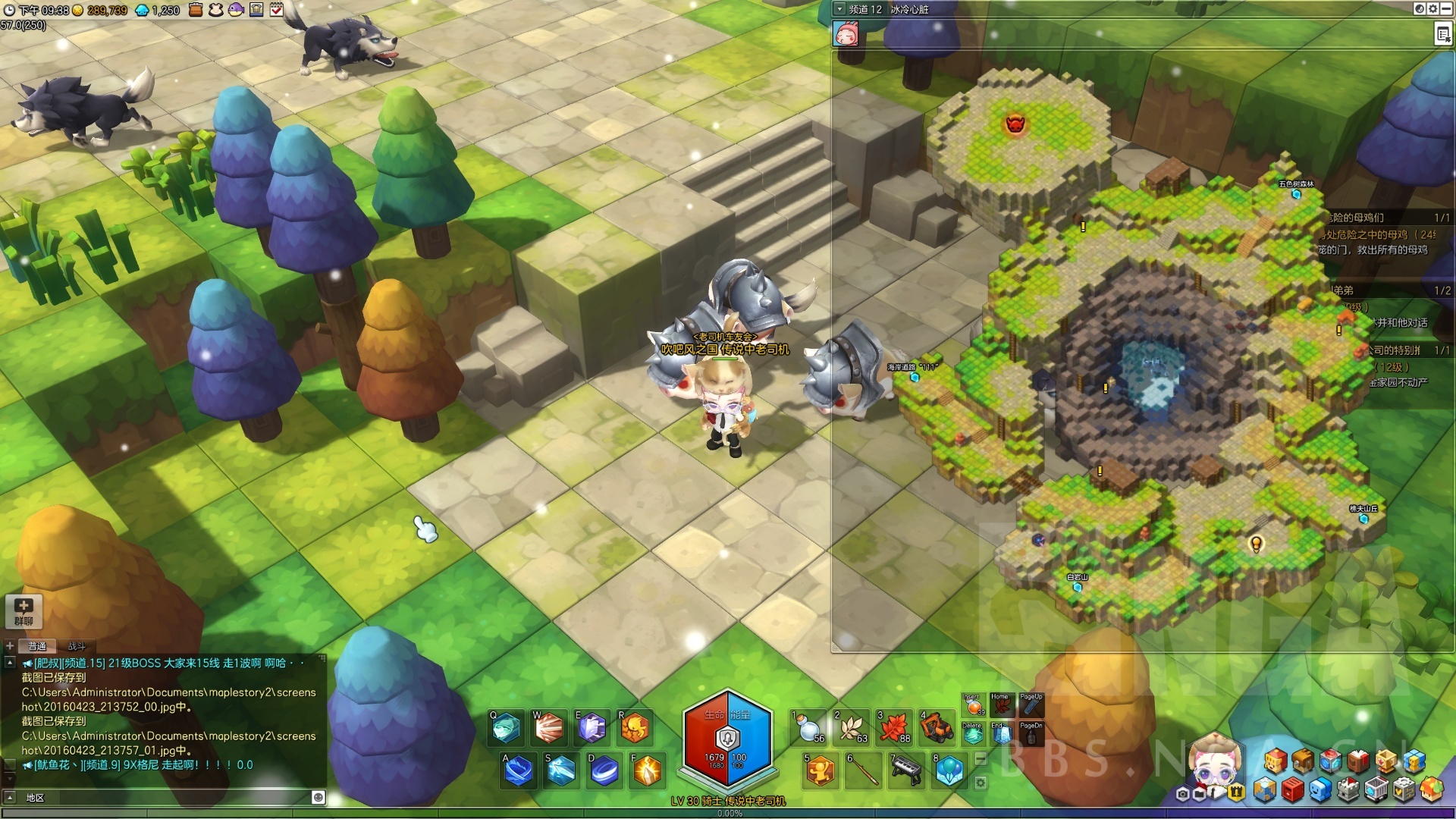Use the F golden sword skill

[x=648, y=771]
